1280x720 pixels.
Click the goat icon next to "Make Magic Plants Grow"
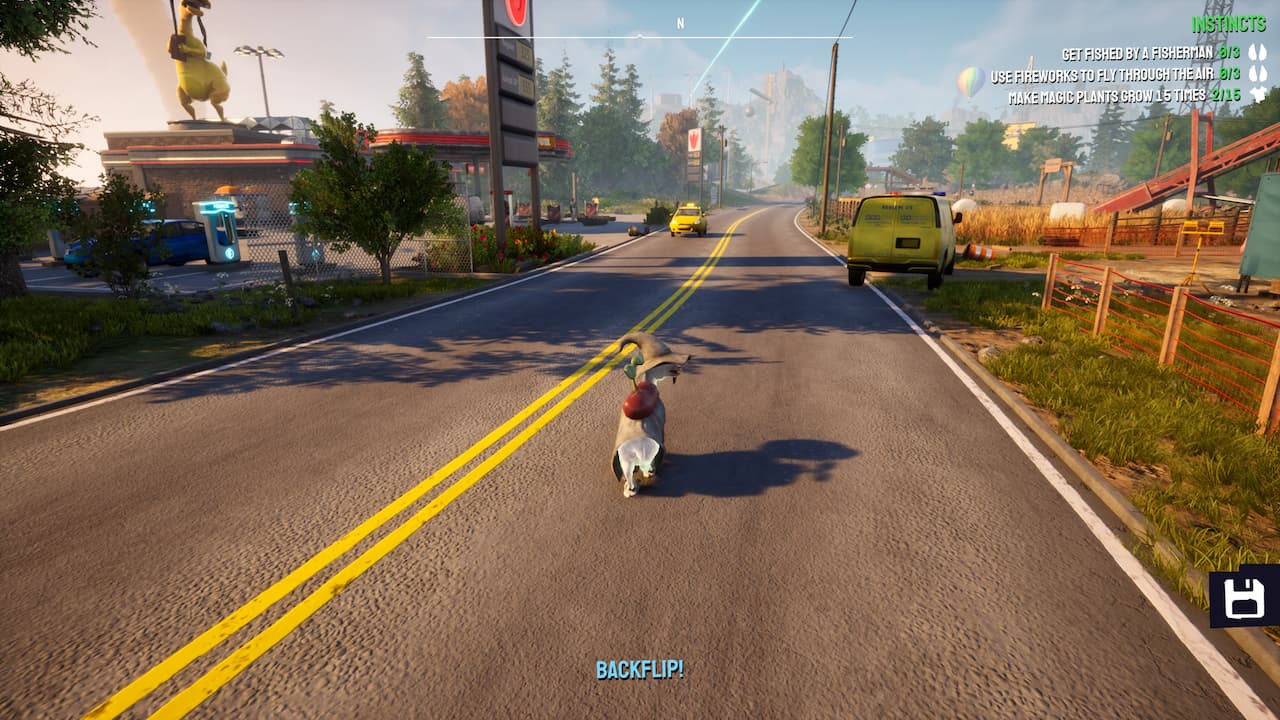1259,95
